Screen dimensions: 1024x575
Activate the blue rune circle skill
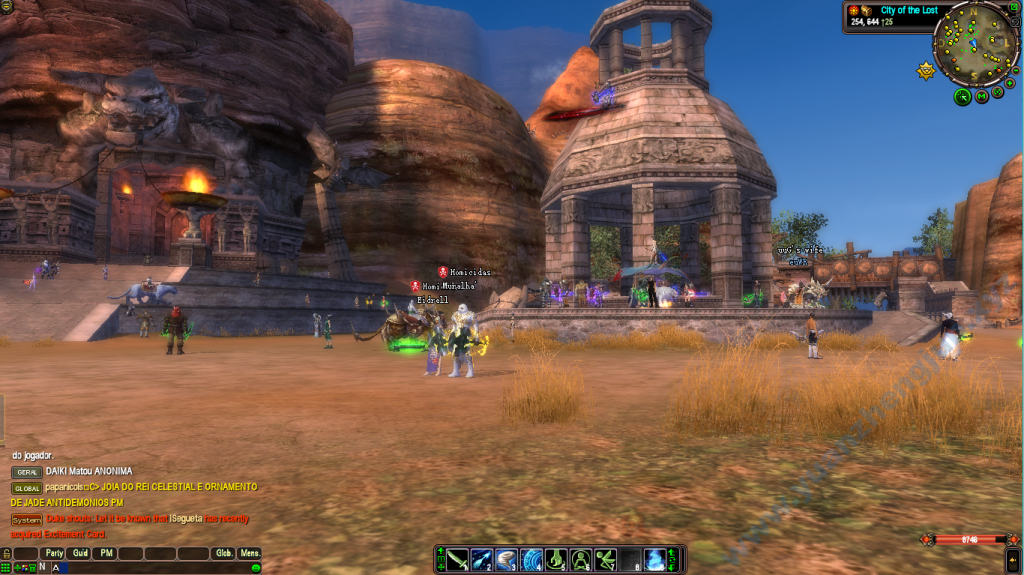(x=531, y=559)
